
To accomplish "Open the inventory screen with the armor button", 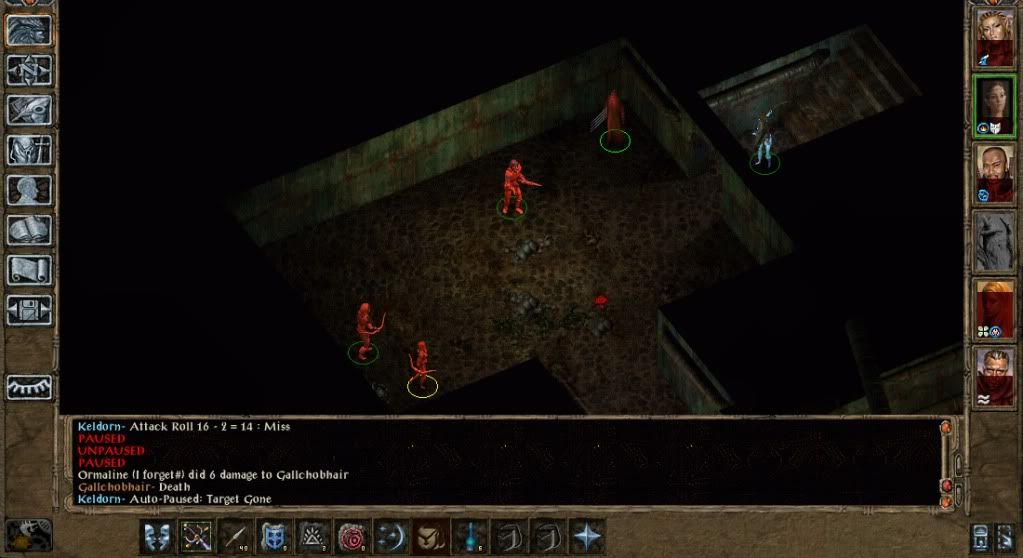I will coord(30,149).
